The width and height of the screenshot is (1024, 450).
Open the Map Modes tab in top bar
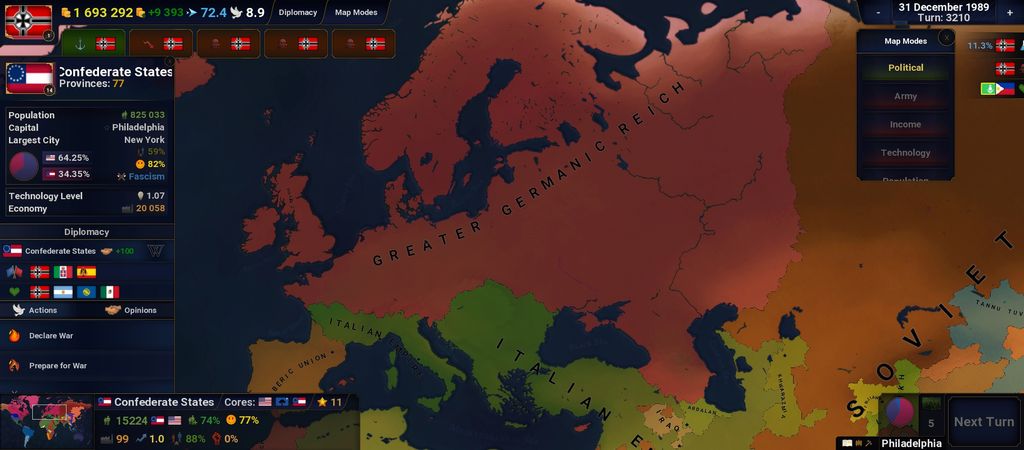click(355, 13)
